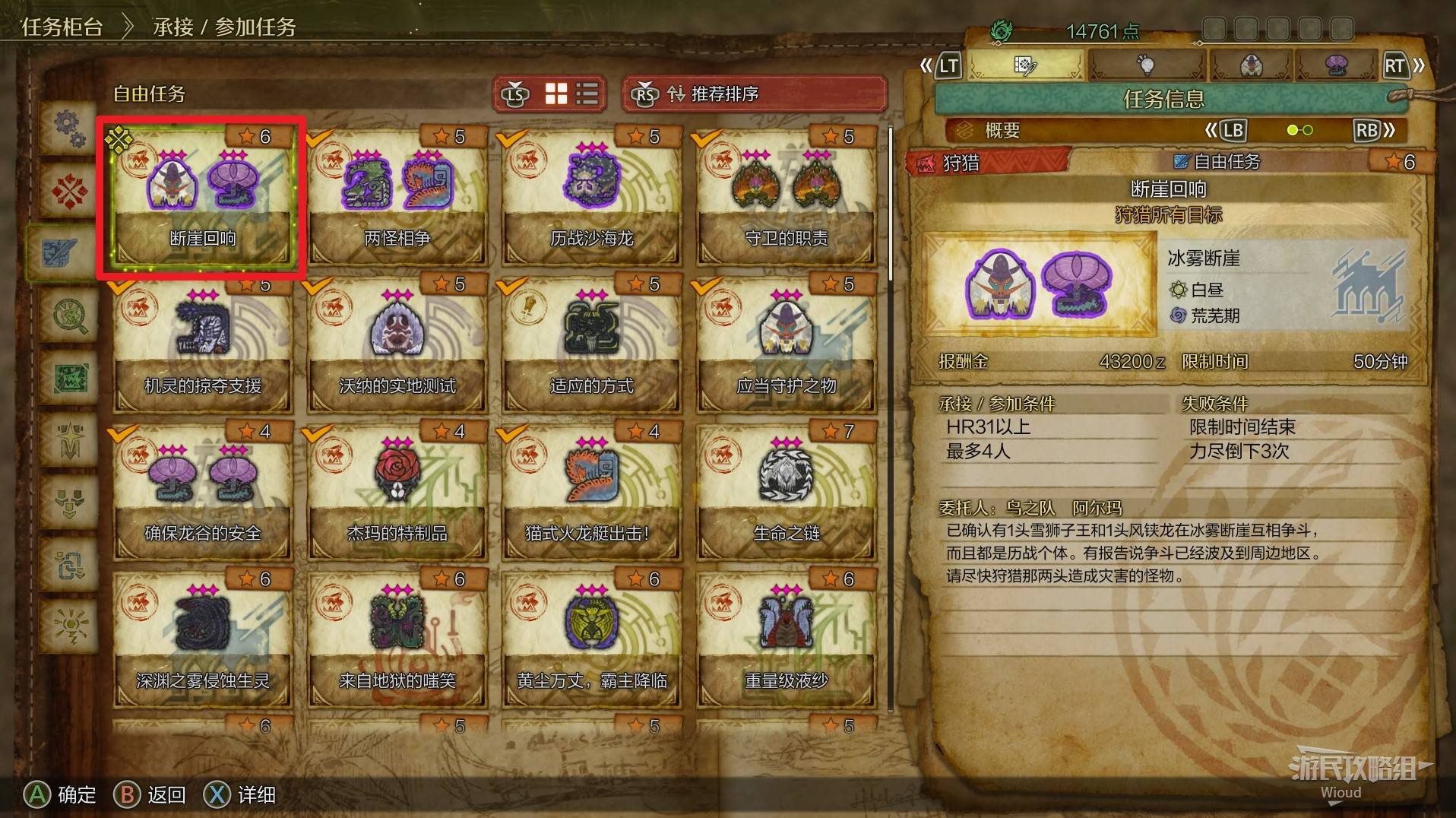
Task: Pick the 猫式火龙艇出击! quest
Action: pyautogui.click(x=591, y=493)
